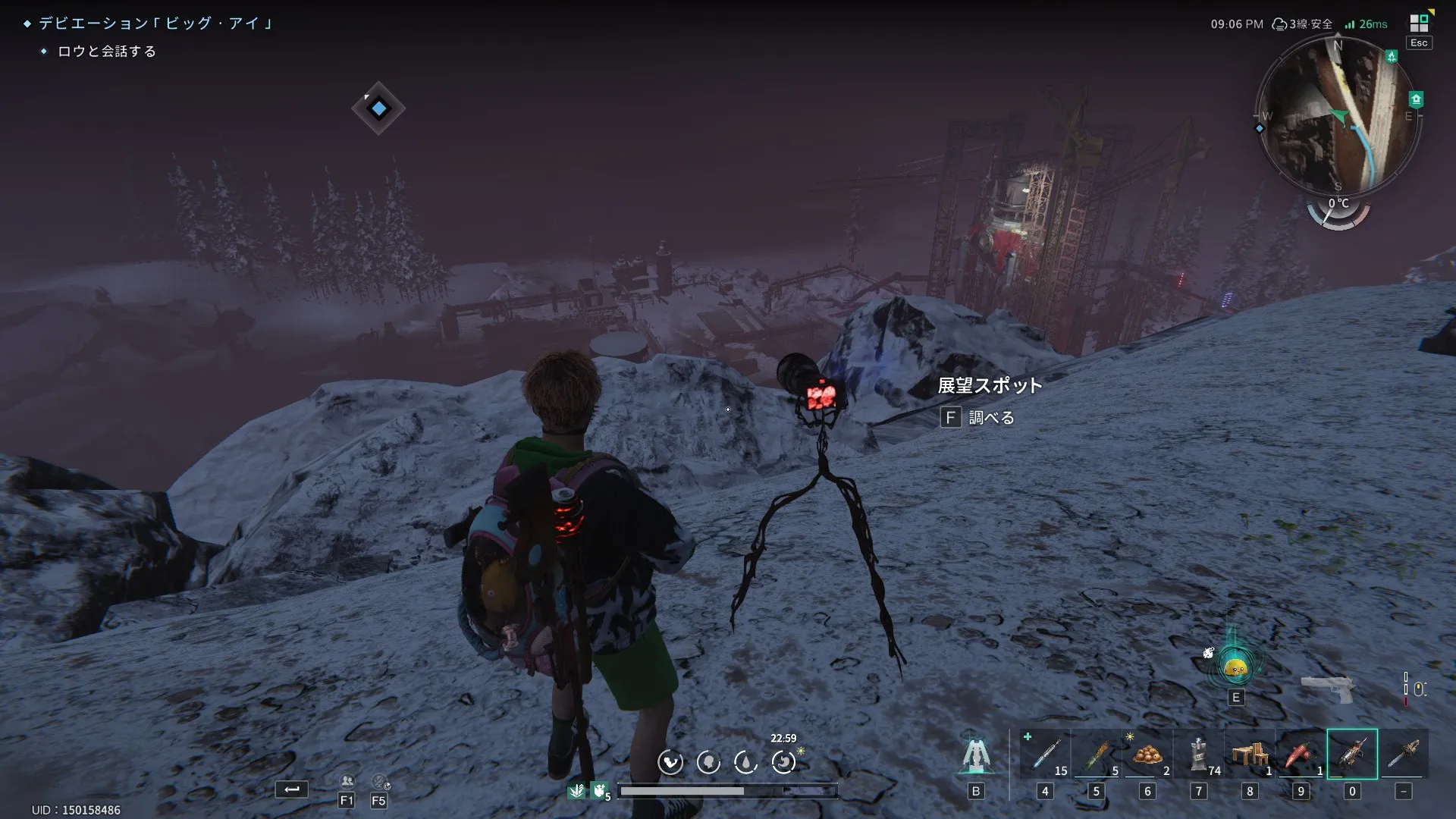Activate the yellow blob deviation icon
Viewport: 1456px width, 819px height.
[x=1236, y=668]
